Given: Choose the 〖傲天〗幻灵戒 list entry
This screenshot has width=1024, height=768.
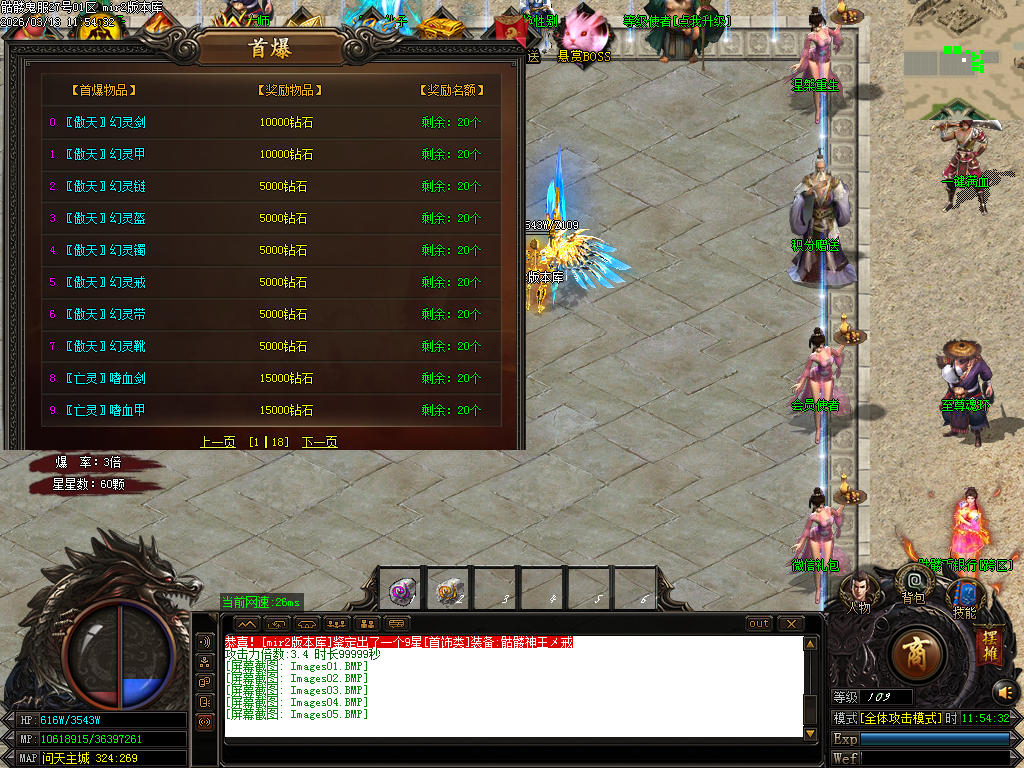Looking at the screenshot, I should click(x=105, y=282).
